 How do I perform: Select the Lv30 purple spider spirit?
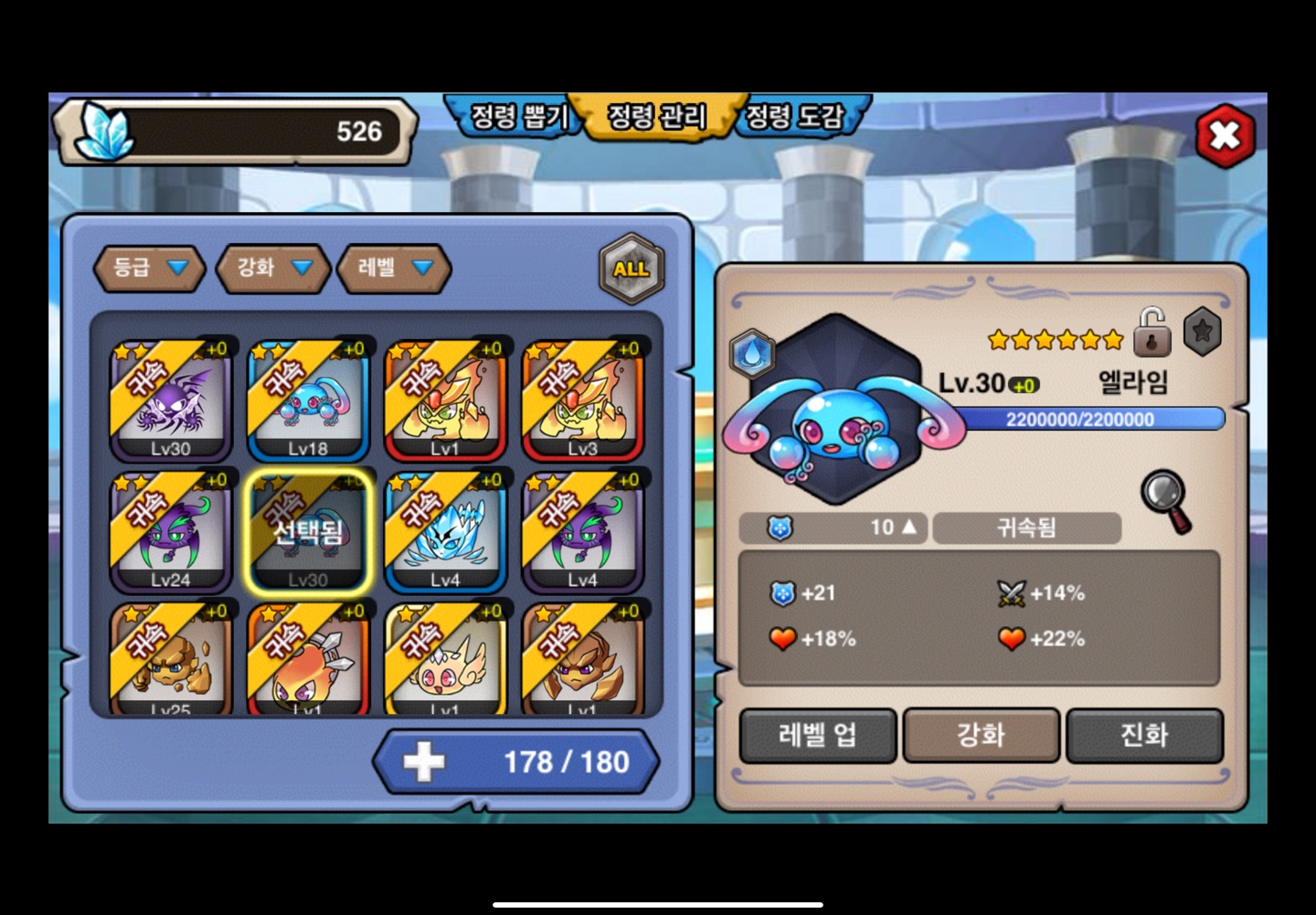[x=171, y=401]
